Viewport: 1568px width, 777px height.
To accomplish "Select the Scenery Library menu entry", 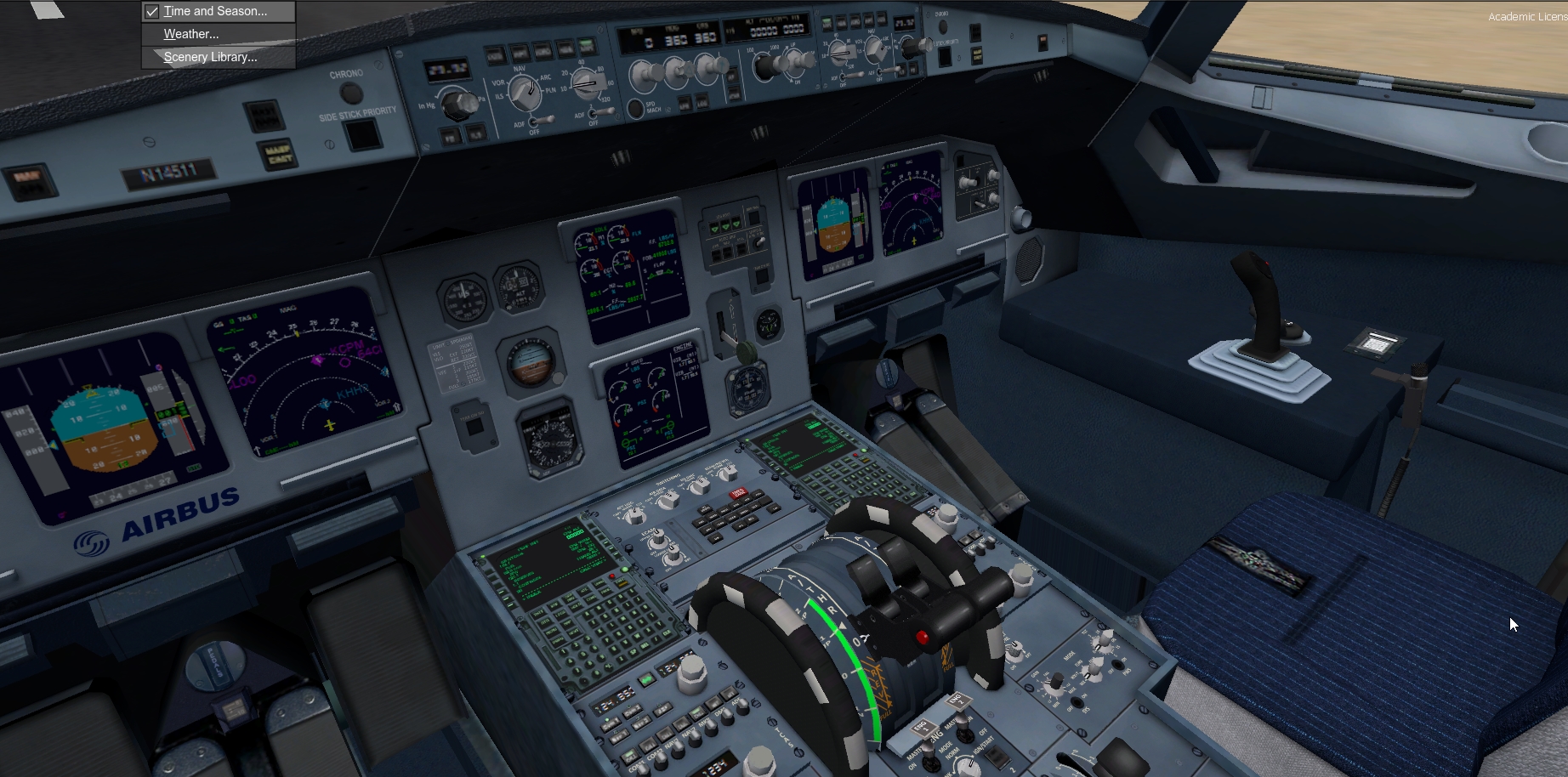I will (x=210, y=57).
